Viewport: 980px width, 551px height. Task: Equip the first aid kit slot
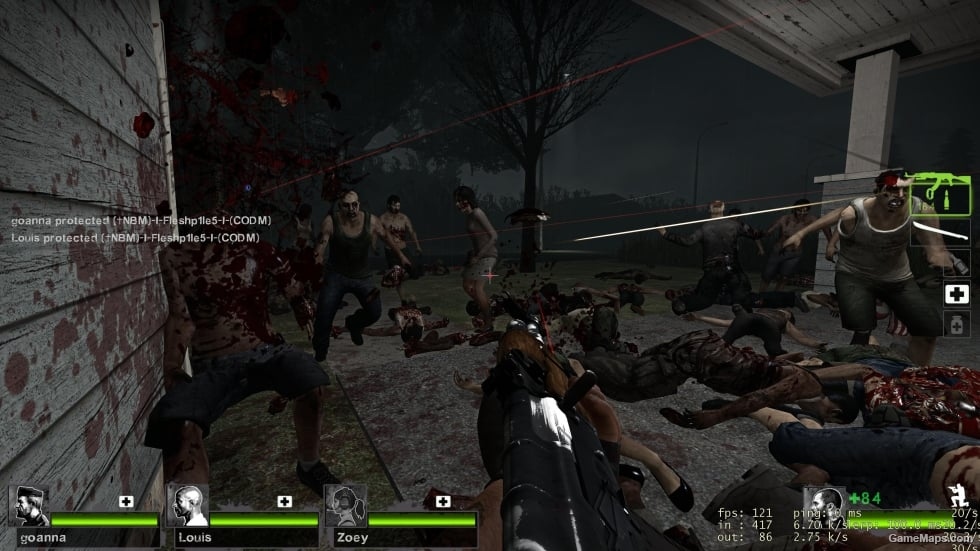[x=956, y=294]
